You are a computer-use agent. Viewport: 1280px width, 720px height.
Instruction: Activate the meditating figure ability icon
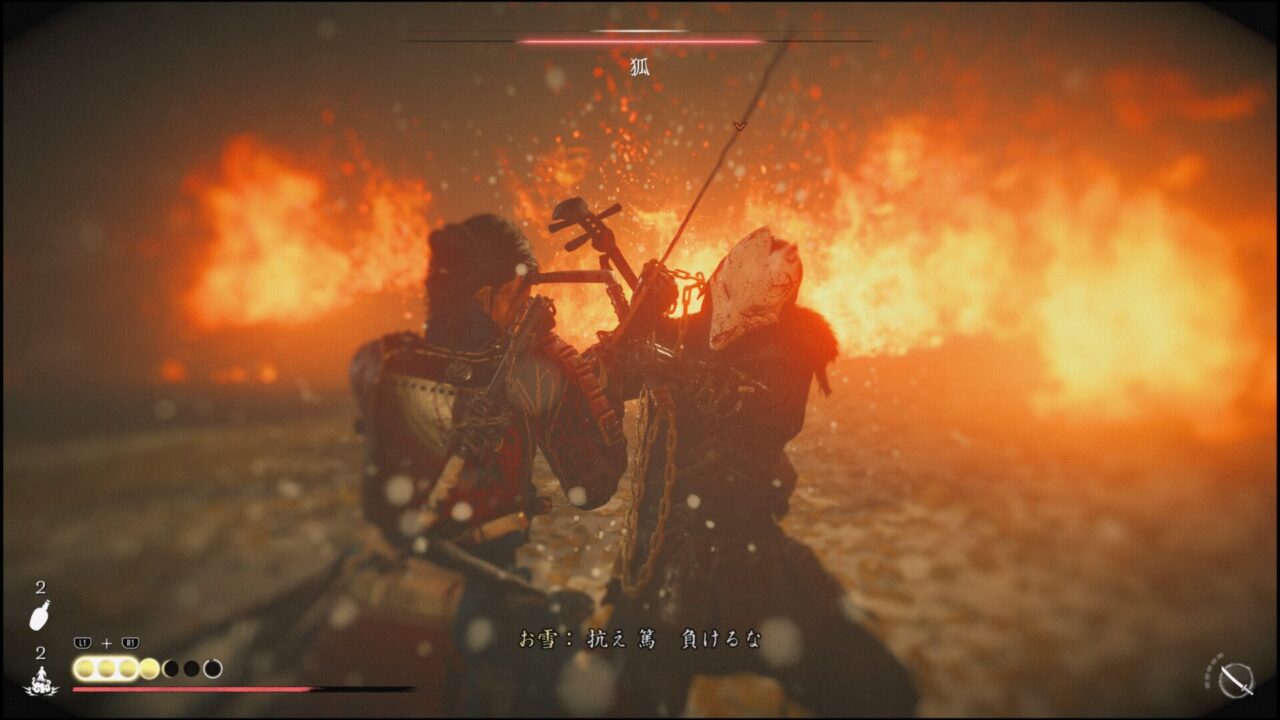pos(41,681)
